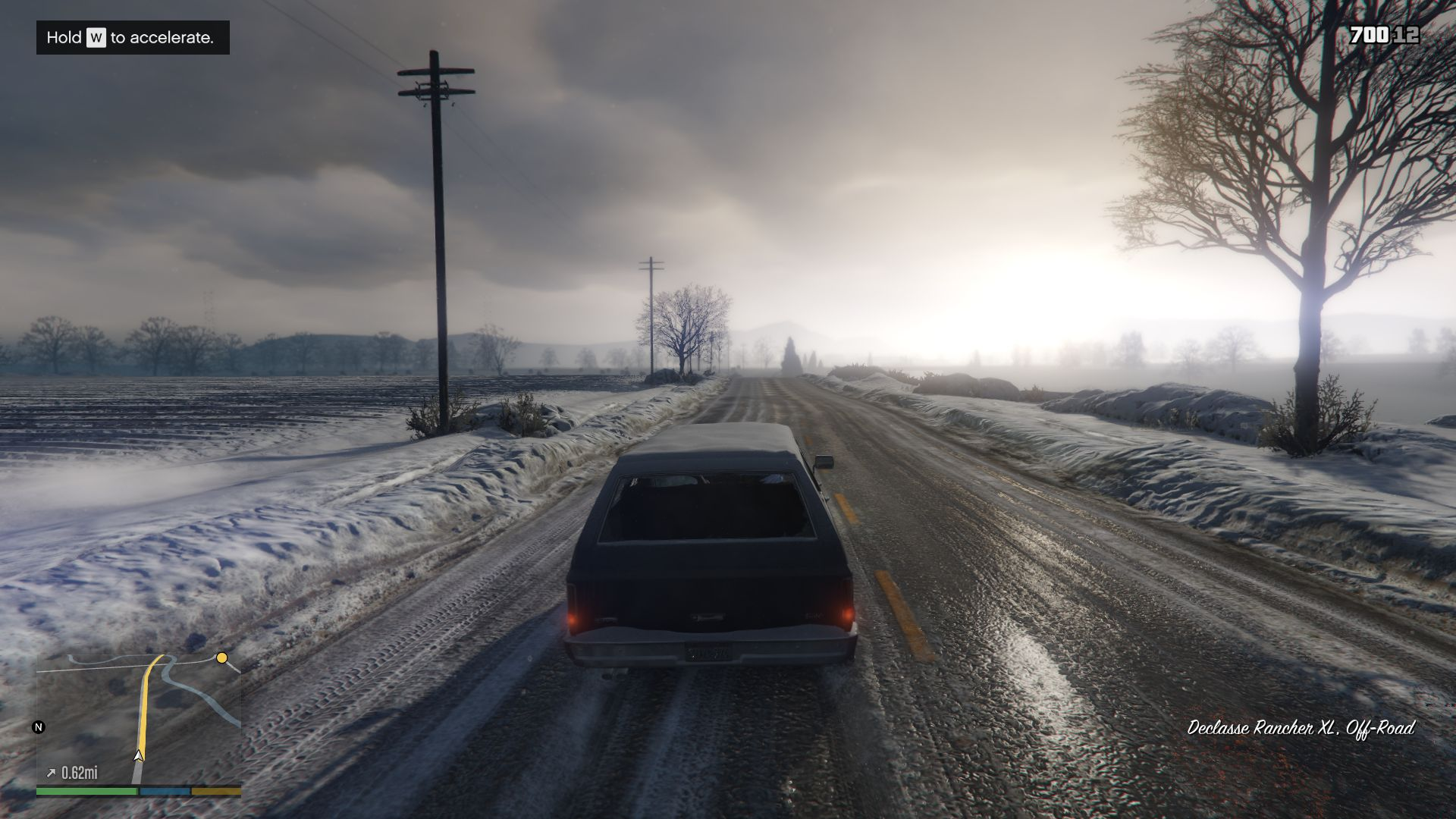Click the player arrow on the minimap
The image size is (1456, 819).
click(138, 755)
